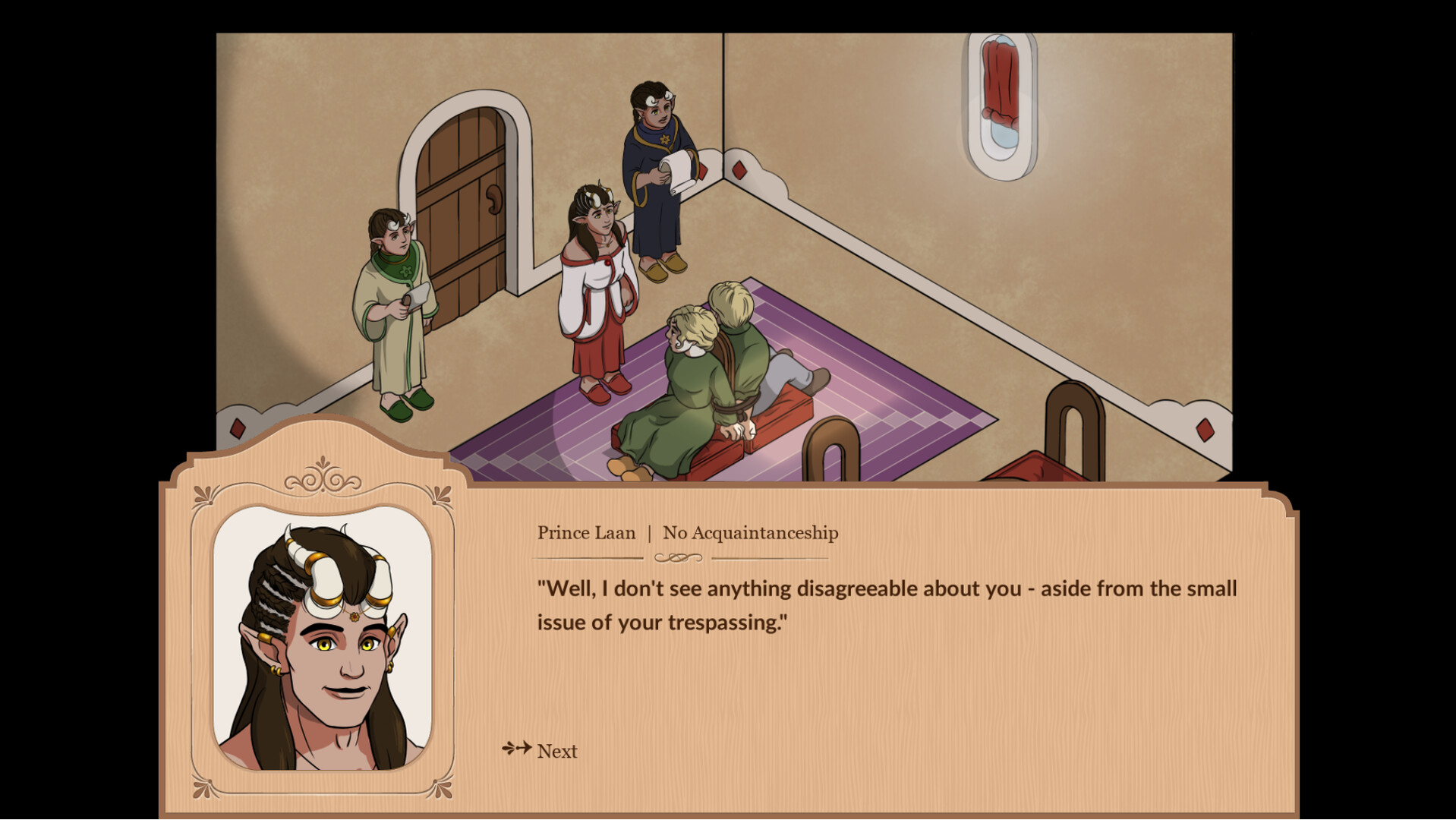The width and height of the screenshot is (1456, 820).
Task: Click the No Acquaintanceship status tab
Action: [750, 533]
